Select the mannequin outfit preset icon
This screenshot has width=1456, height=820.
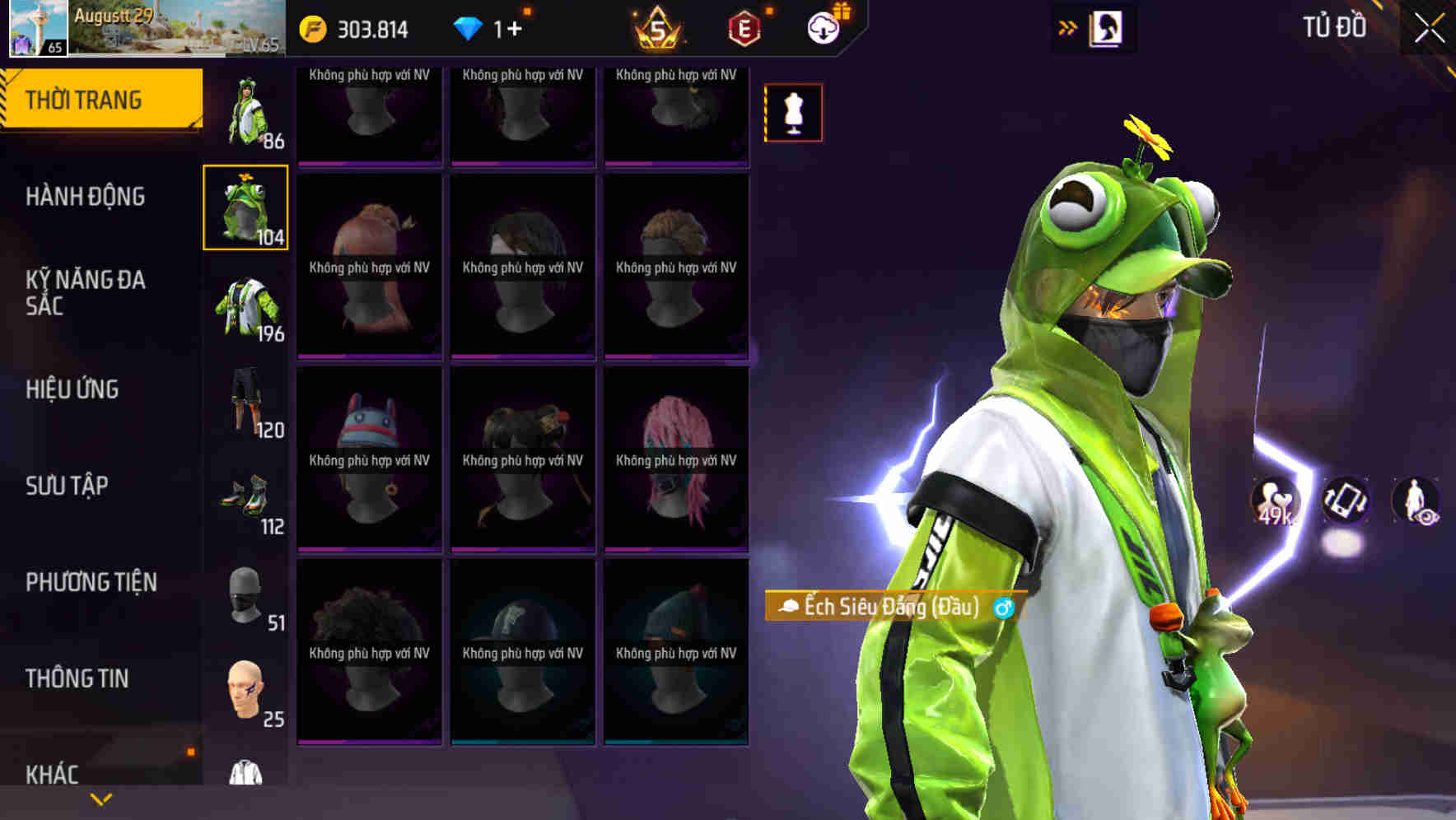[793, 113]
